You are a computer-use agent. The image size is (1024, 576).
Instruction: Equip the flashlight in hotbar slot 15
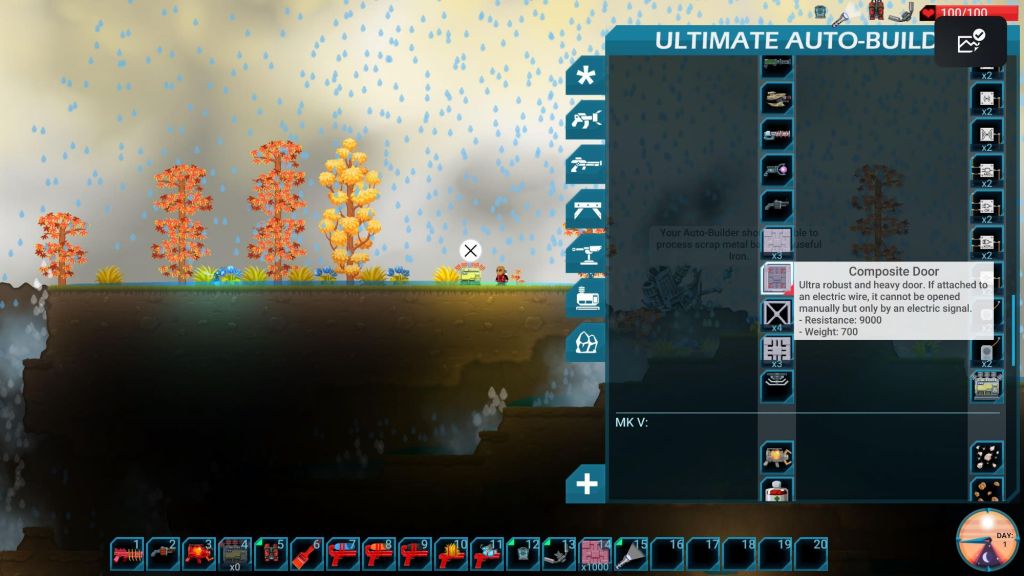(x=632, y=553)
